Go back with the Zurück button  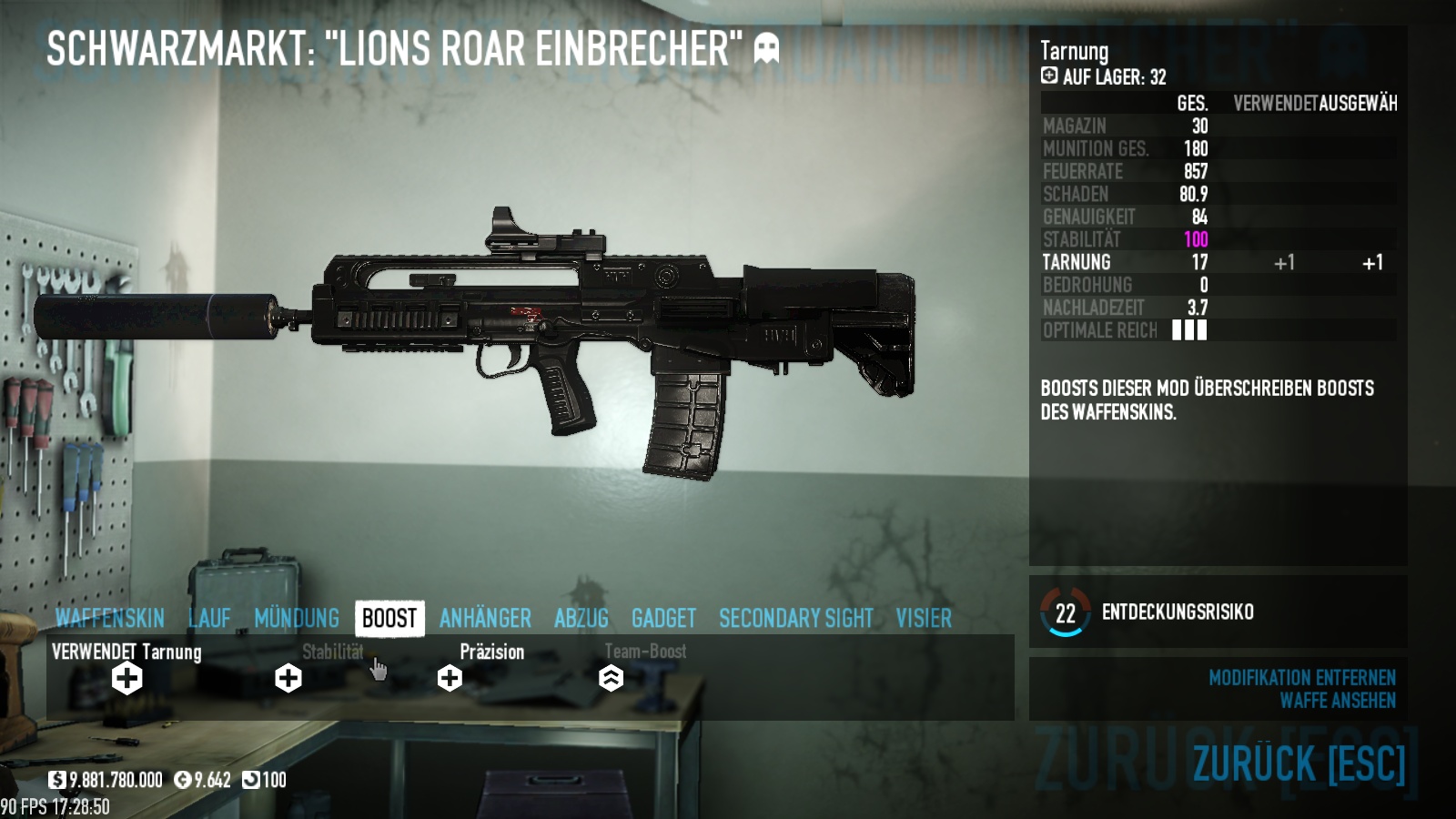(x=1299, y=763)
